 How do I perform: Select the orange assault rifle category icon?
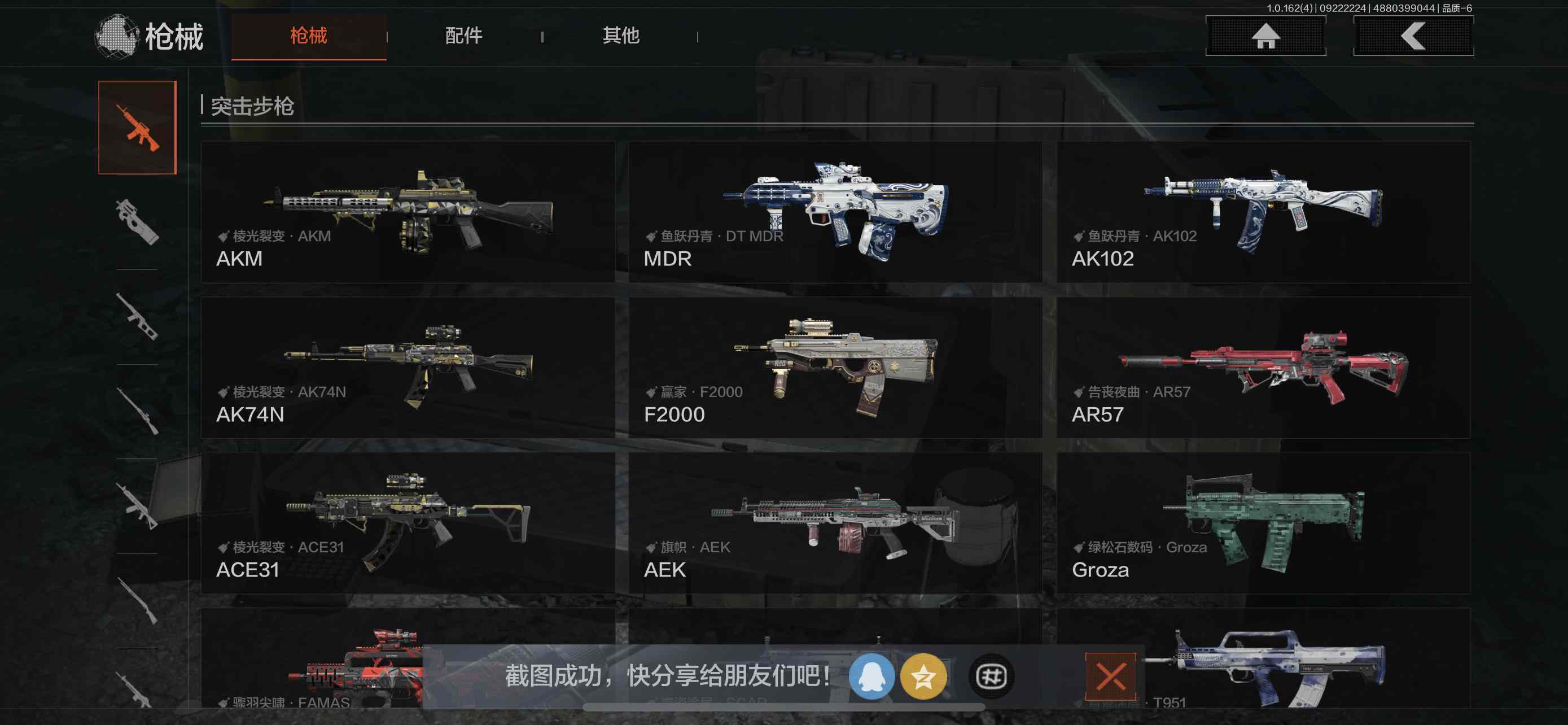(138, 127)
